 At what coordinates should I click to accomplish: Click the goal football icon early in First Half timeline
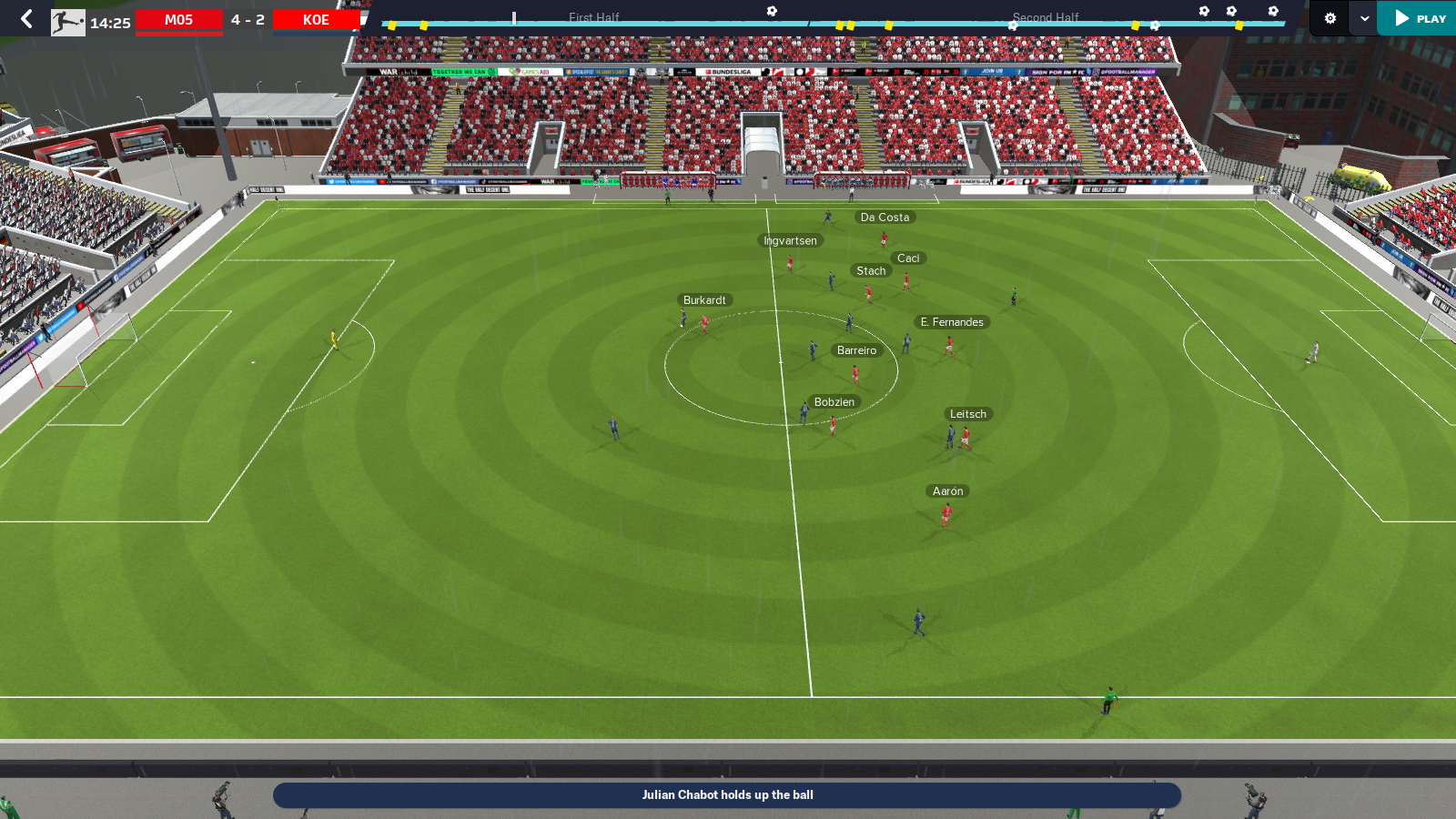click(x=771, y=9)
